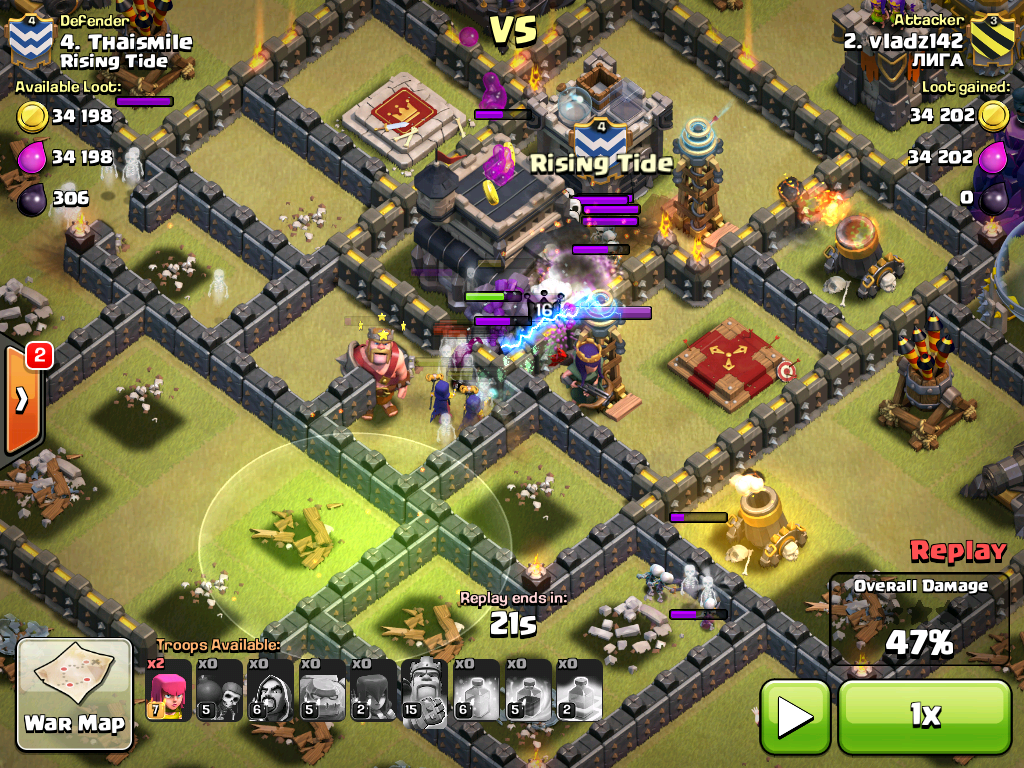Viewport: 1024px width, 768px height.
Task: Select the Archer troop slot
Action: 168,690
